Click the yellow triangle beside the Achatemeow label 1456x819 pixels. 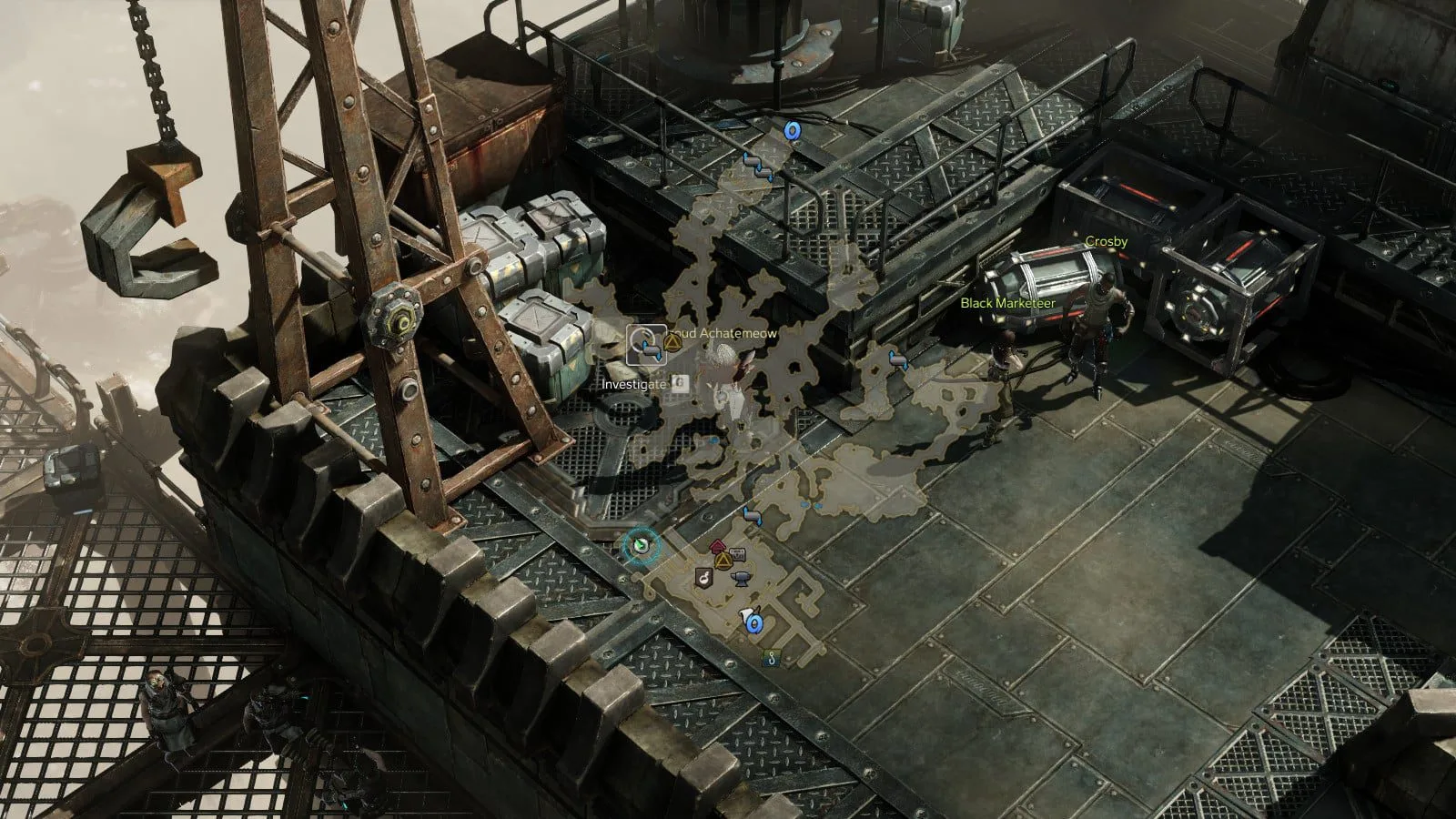click(673, 341)
